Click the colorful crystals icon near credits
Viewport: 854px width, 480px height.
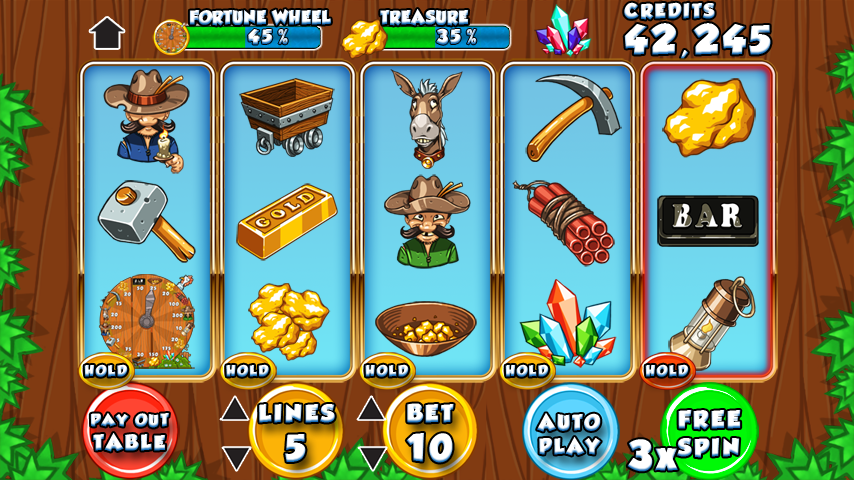click(563, 31)
